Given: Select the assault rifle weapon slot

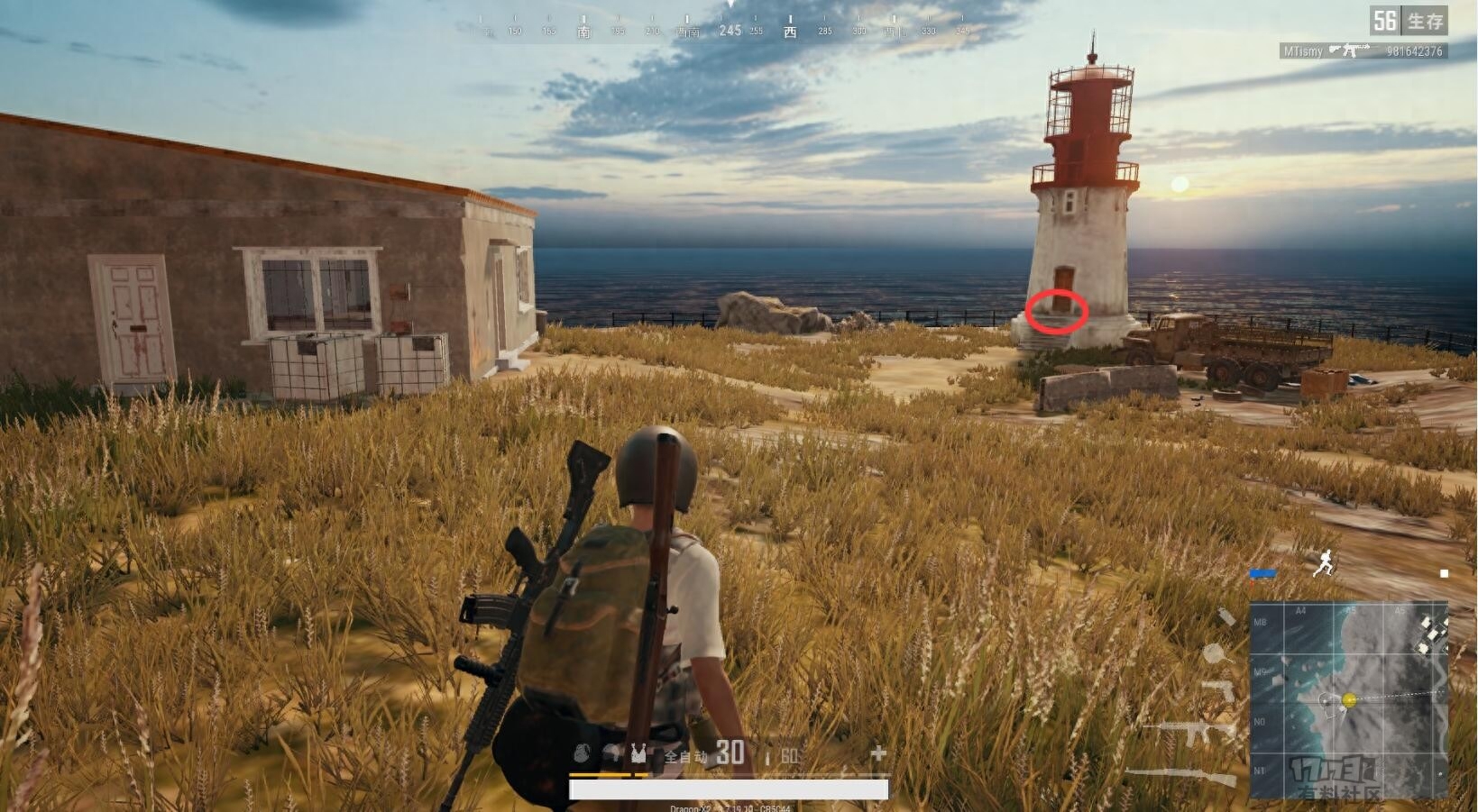Looking at the screenshot, I should [x=1192, y=730].
